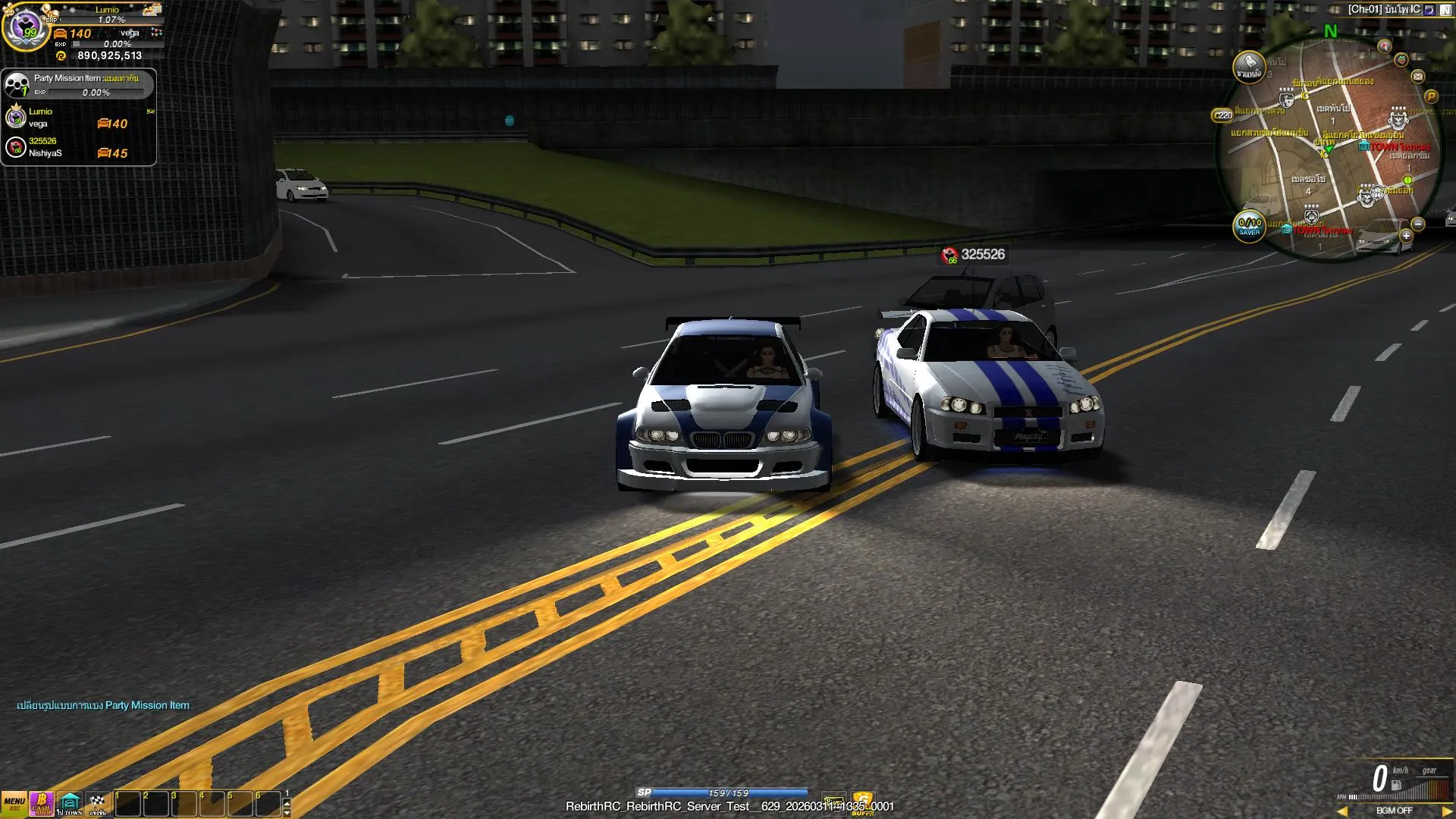Screen dimensions: 1456x819
Task: Click the SAVER 0/10 button
Action: [x=1249, y=226]
